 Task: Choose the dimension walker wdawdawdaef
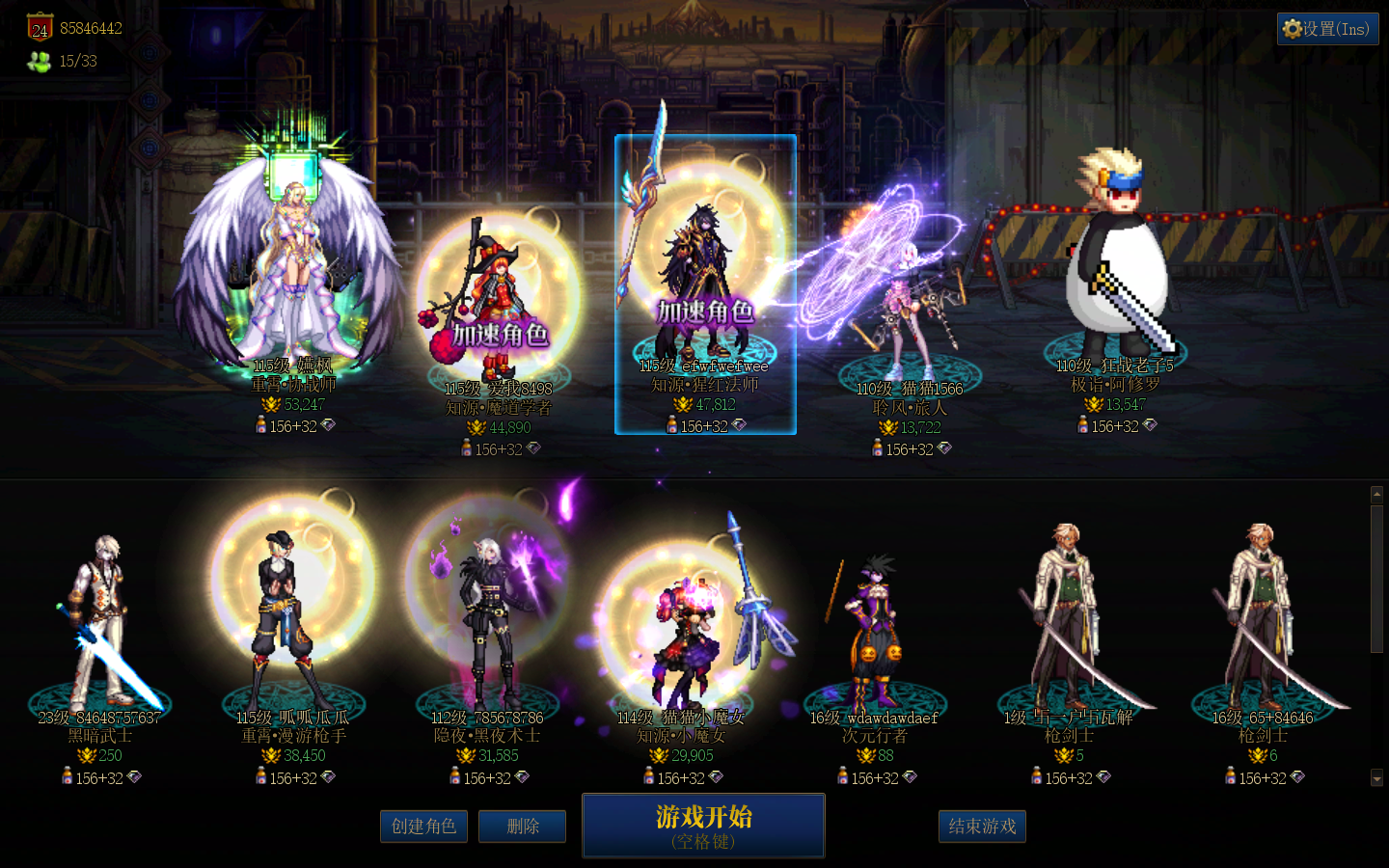(875, 627)
